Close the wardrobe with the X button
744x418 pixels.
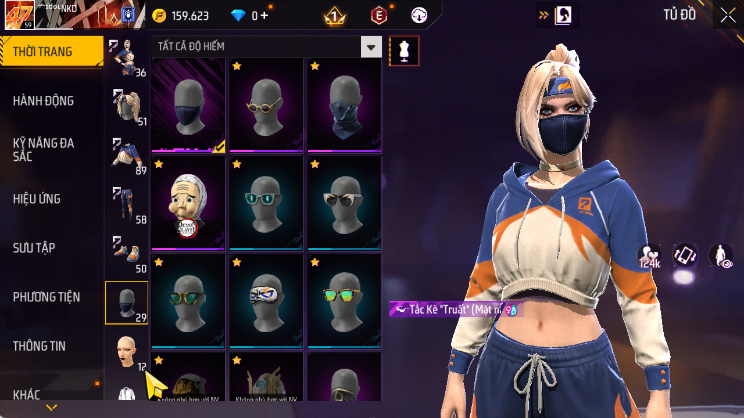pos(727,15)
